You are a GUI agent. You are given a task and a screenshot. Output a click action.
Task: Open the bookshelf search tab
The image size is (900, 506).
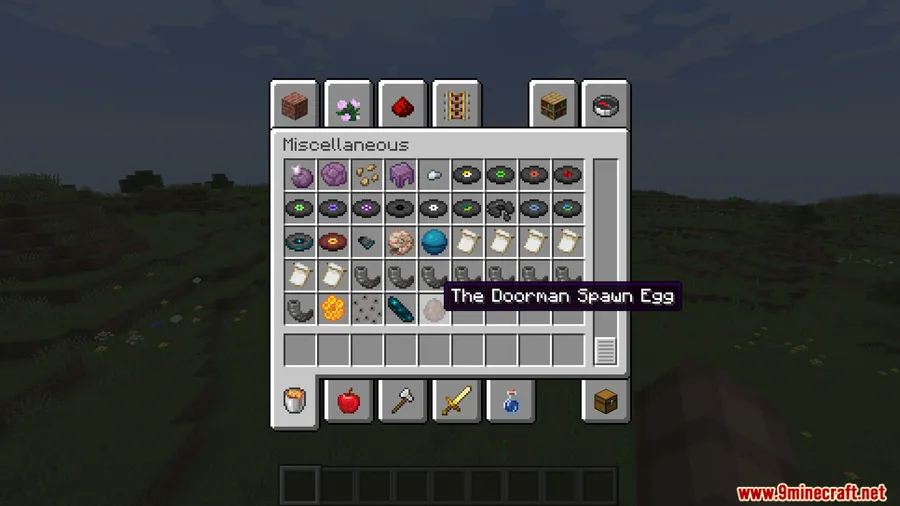coord(553,105)
